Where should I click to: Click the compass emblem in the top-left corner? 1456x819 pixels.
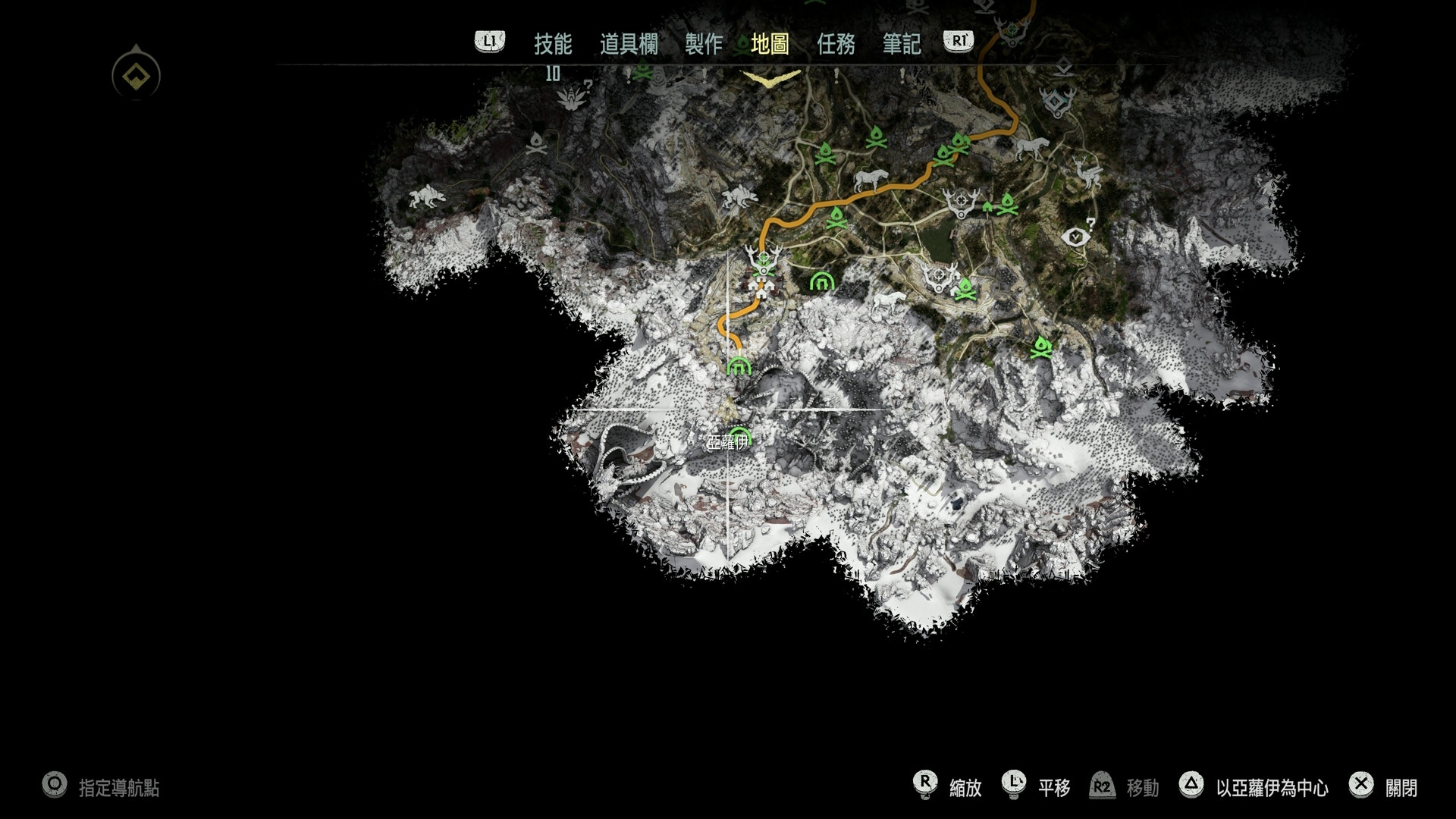(x=136, y=75)
